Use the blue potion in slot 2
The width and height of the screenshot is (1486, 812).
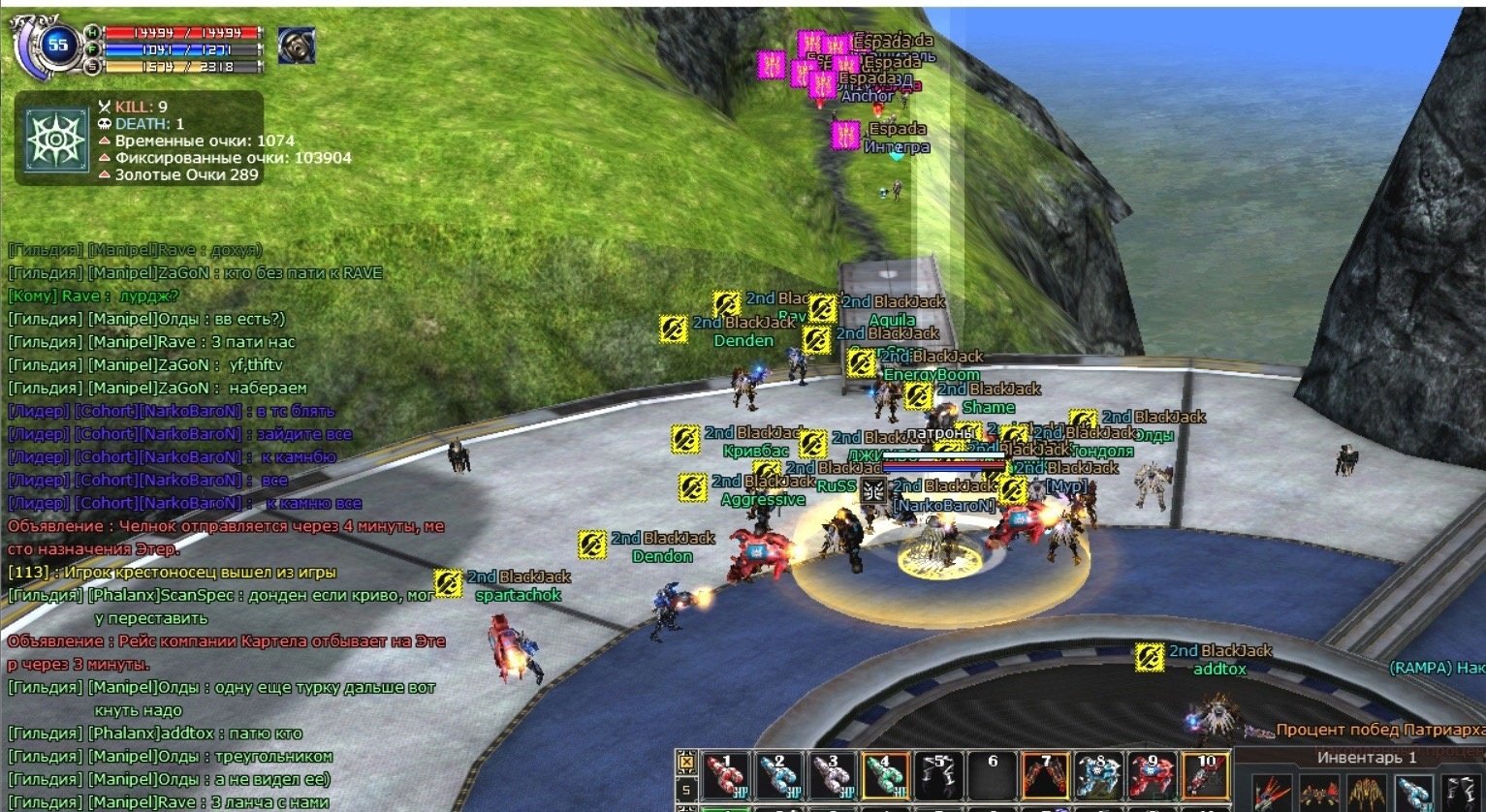click(x=779, y=777)
